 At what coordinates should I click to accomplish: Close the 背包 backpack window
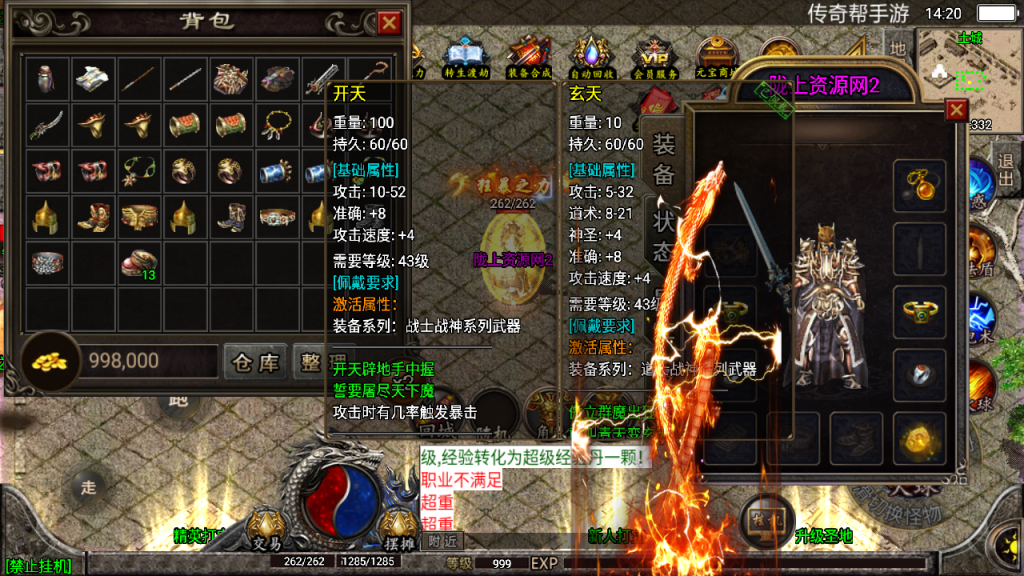(x=389, y=23)
